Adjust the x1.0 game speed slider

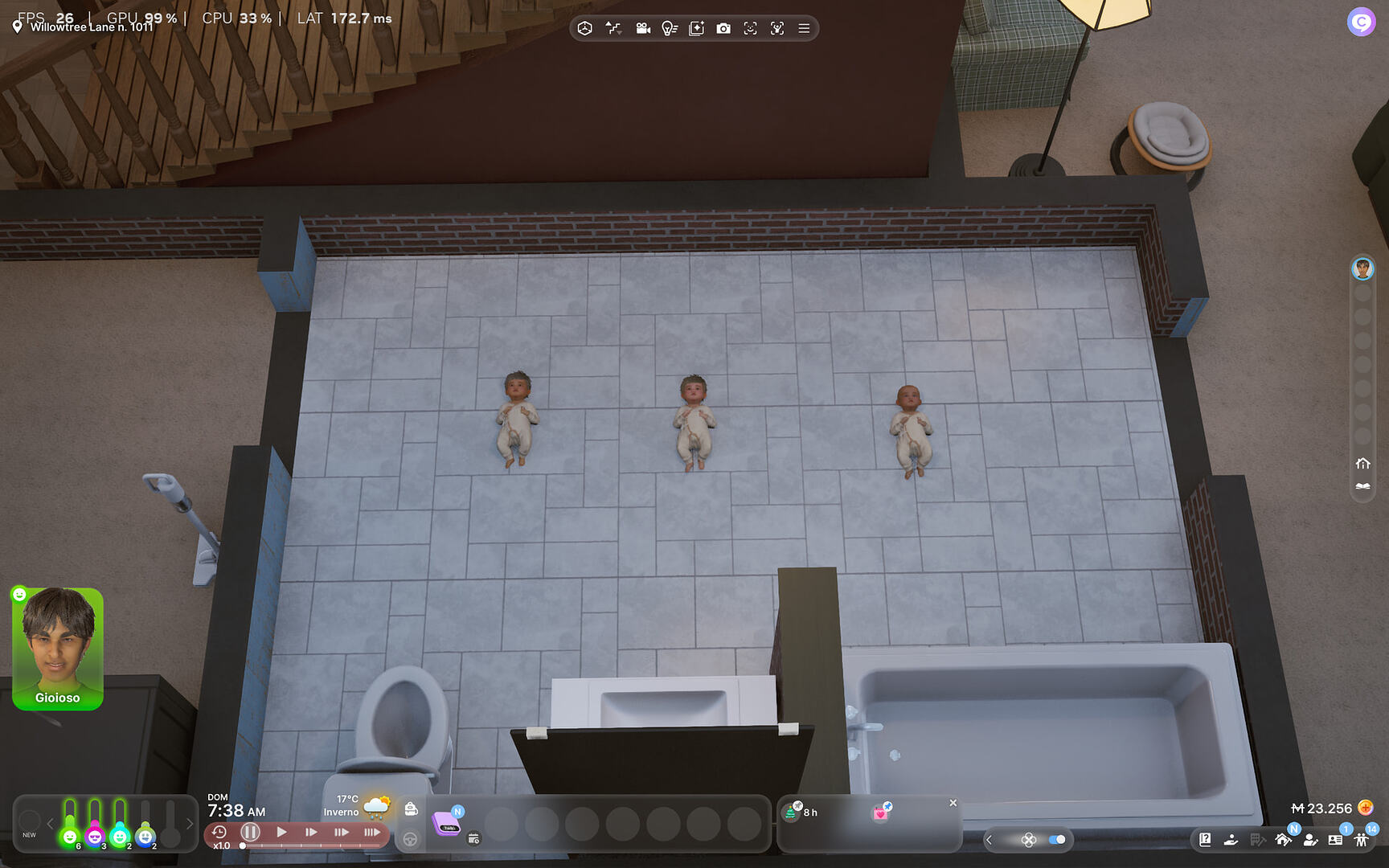(x=241, y=845)
